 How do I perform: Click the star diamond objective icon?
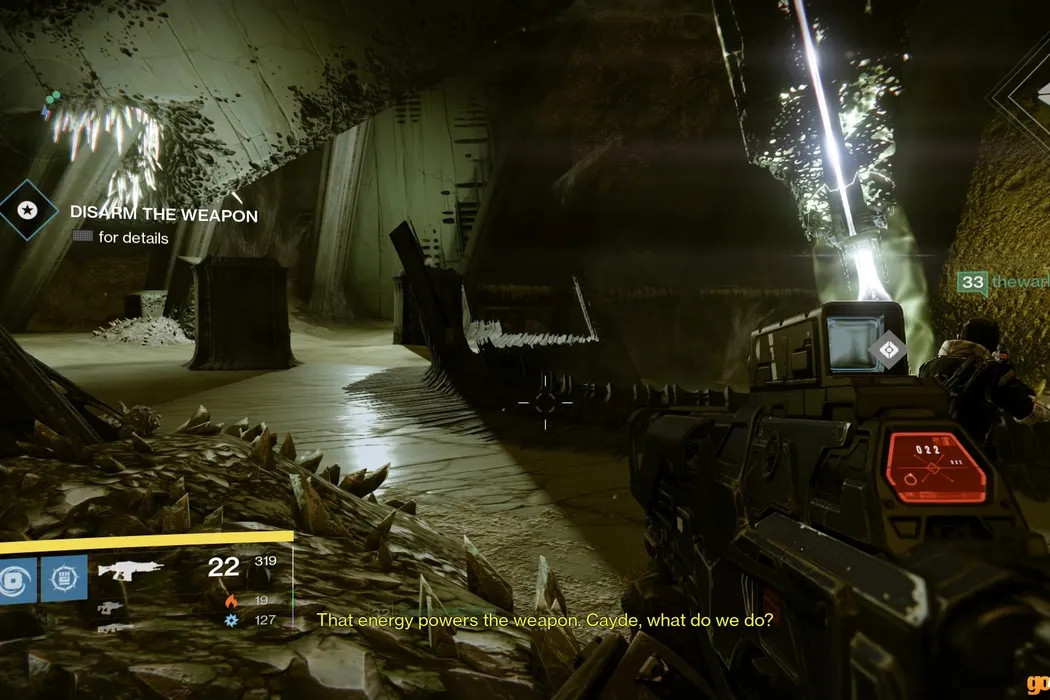click(28, 210)
